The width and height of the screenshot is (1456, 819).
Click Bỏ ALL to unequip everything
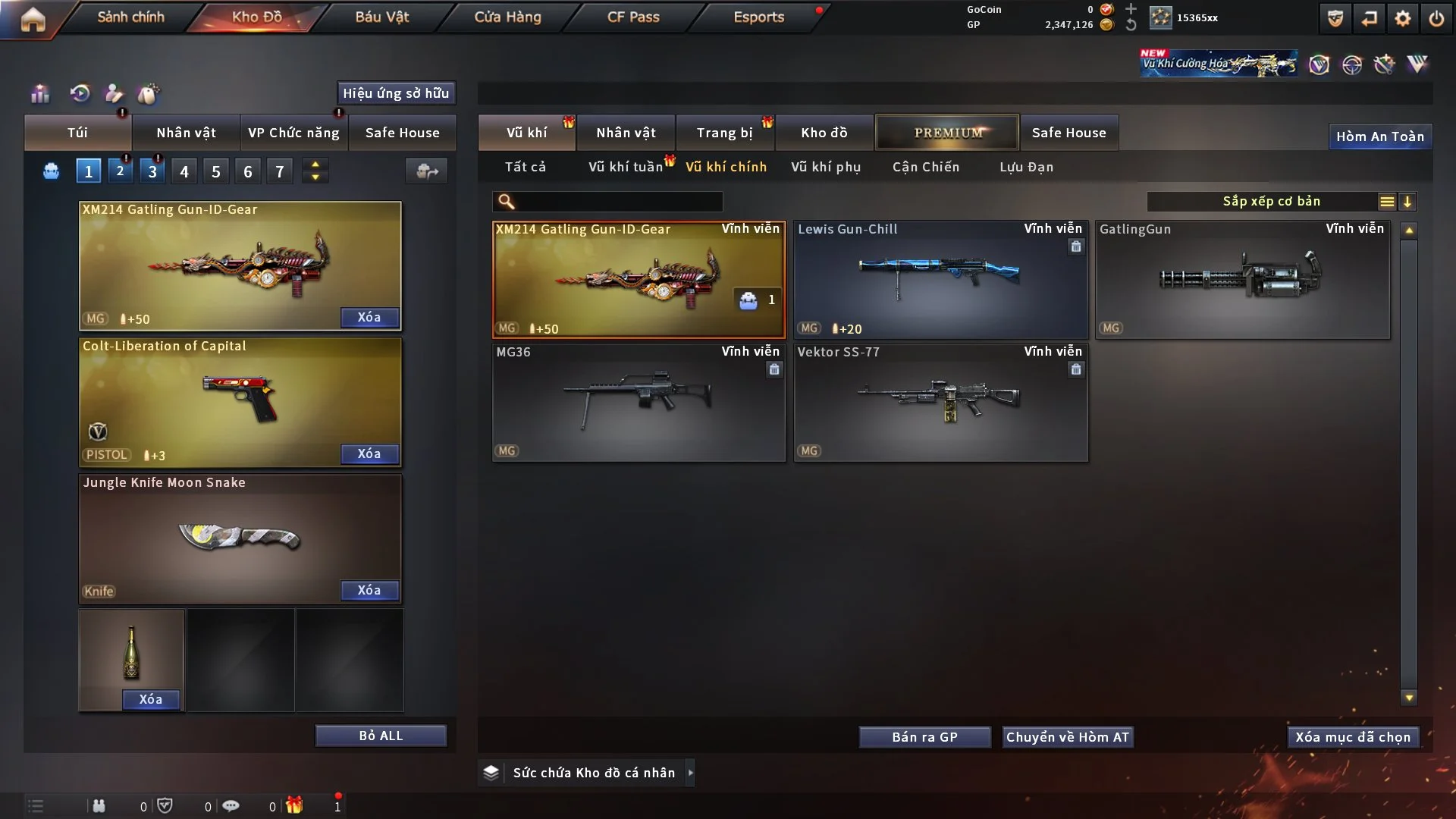(381, 736)
